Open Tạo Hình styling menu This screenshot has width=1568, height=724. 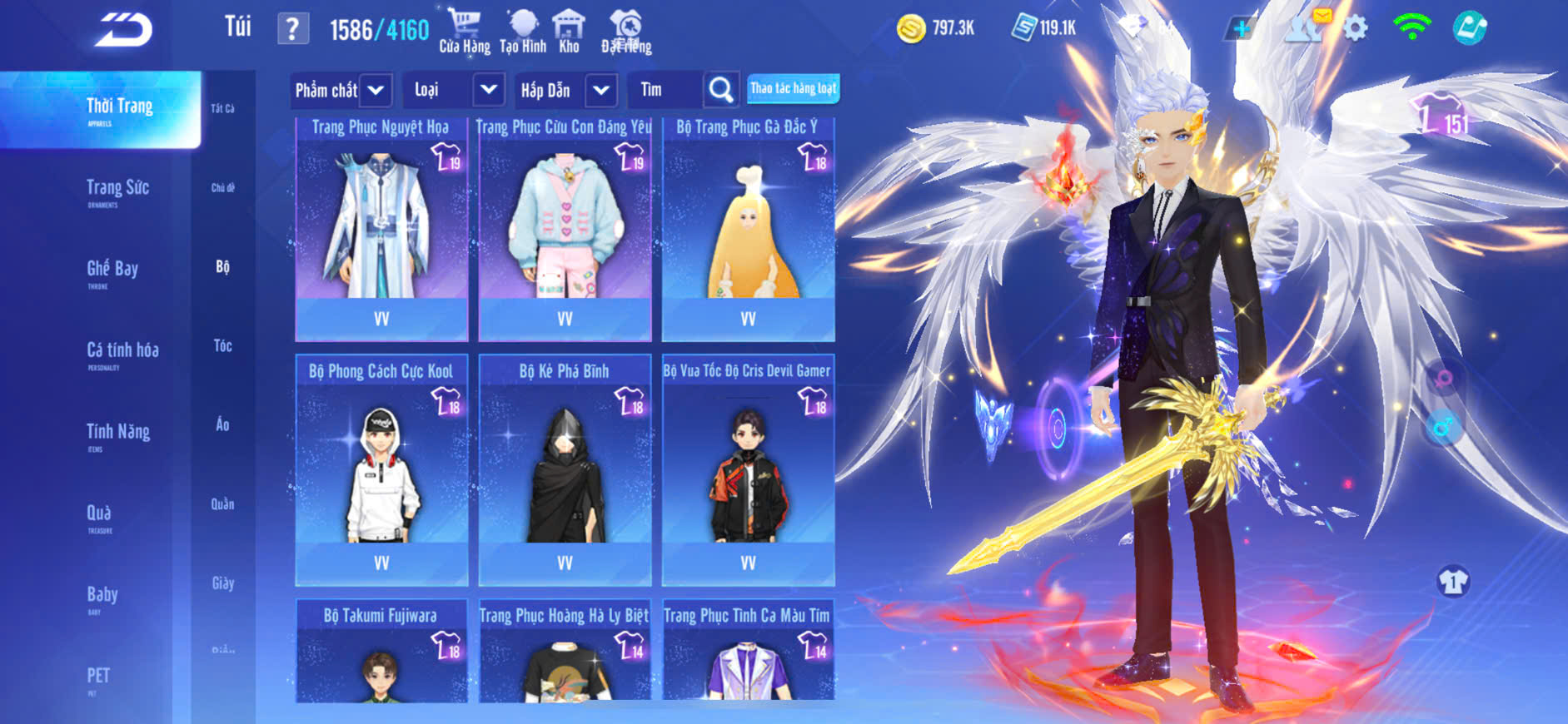(523, 31)
